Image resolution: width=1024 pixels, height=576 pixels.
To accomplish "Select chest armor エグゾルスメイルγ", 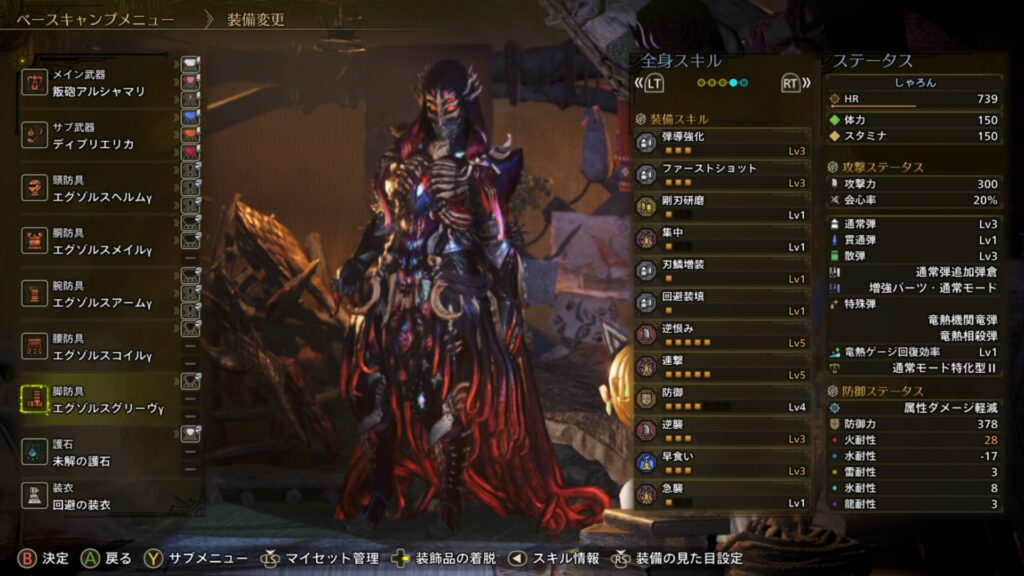I will pos(98,242).
